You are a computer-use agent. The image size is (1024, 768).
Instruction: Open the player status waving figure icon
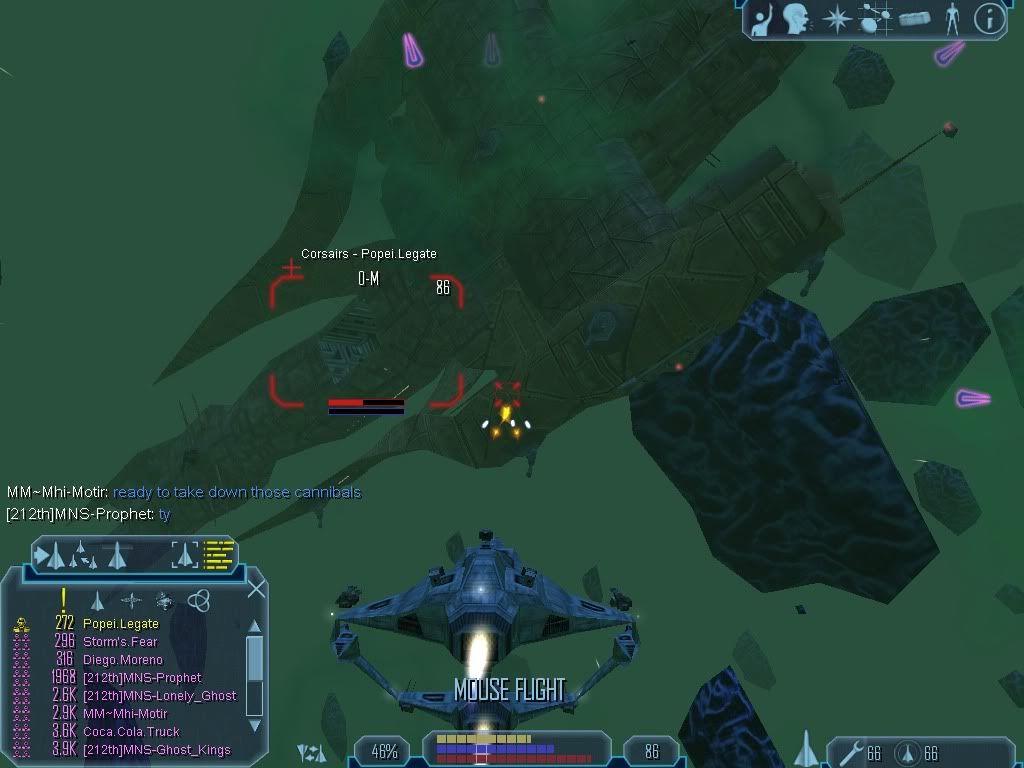763,18
